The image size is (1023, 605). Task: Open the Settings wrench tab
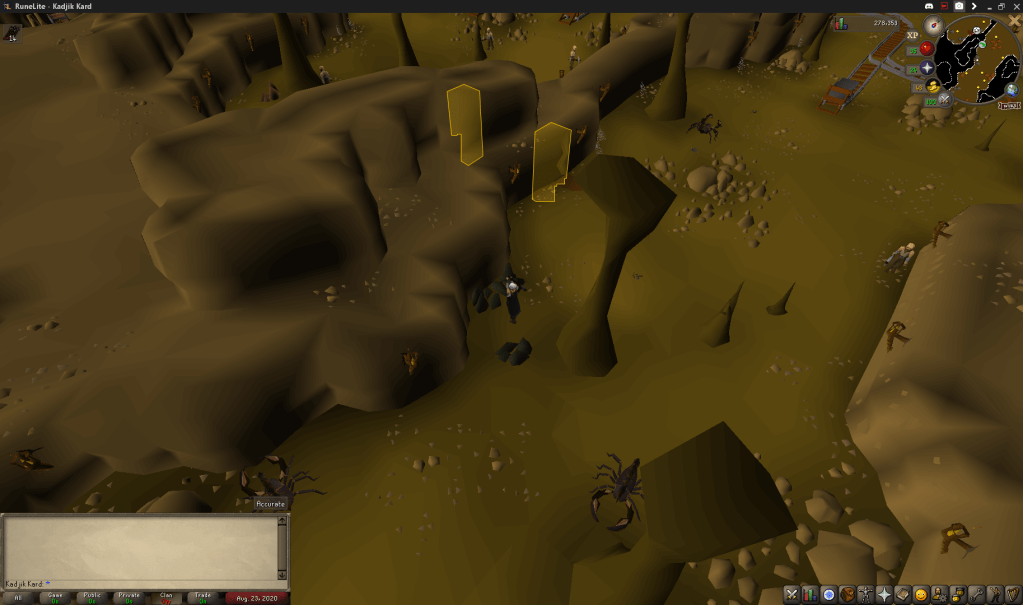975,595
